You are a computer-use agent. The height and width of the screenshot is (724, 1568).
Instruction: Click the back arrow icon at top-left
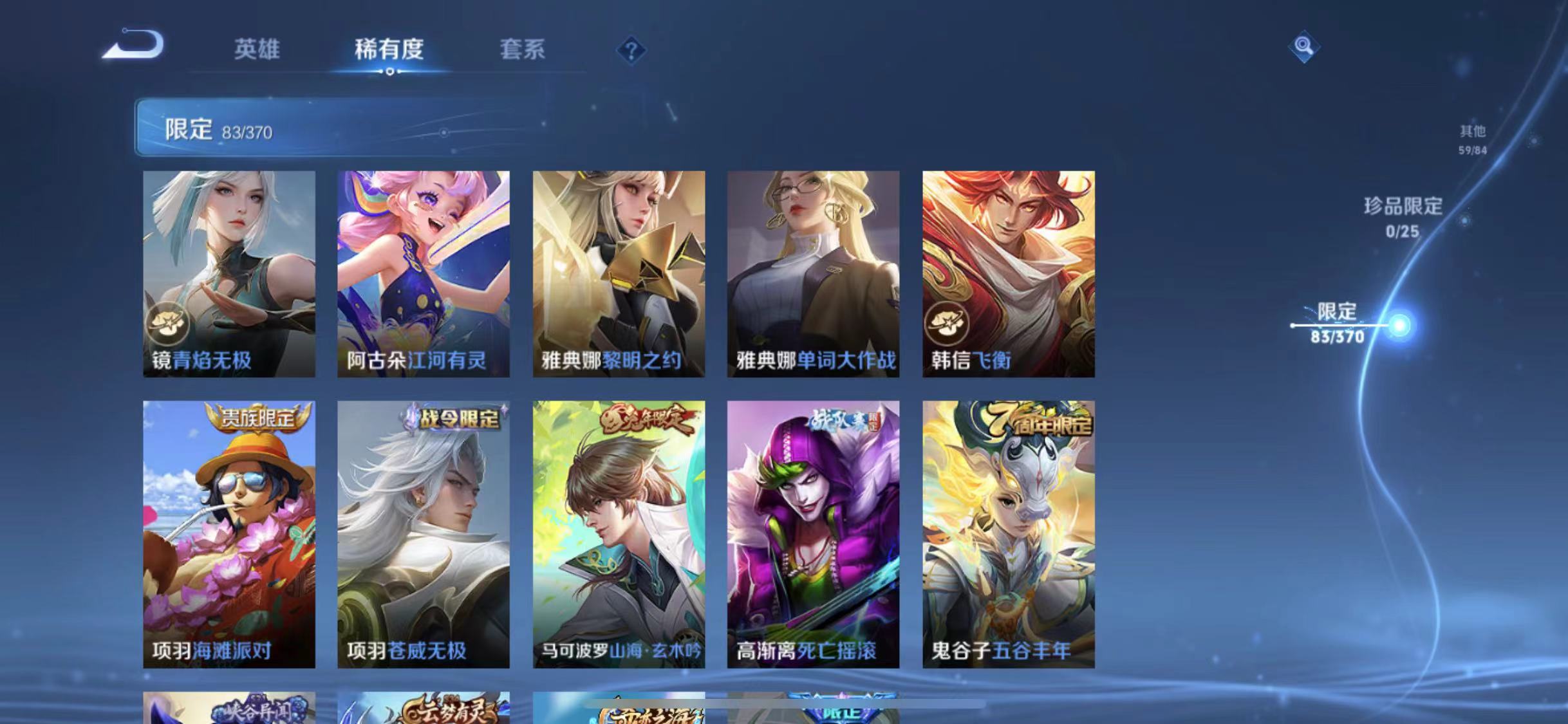pos(133,45)
